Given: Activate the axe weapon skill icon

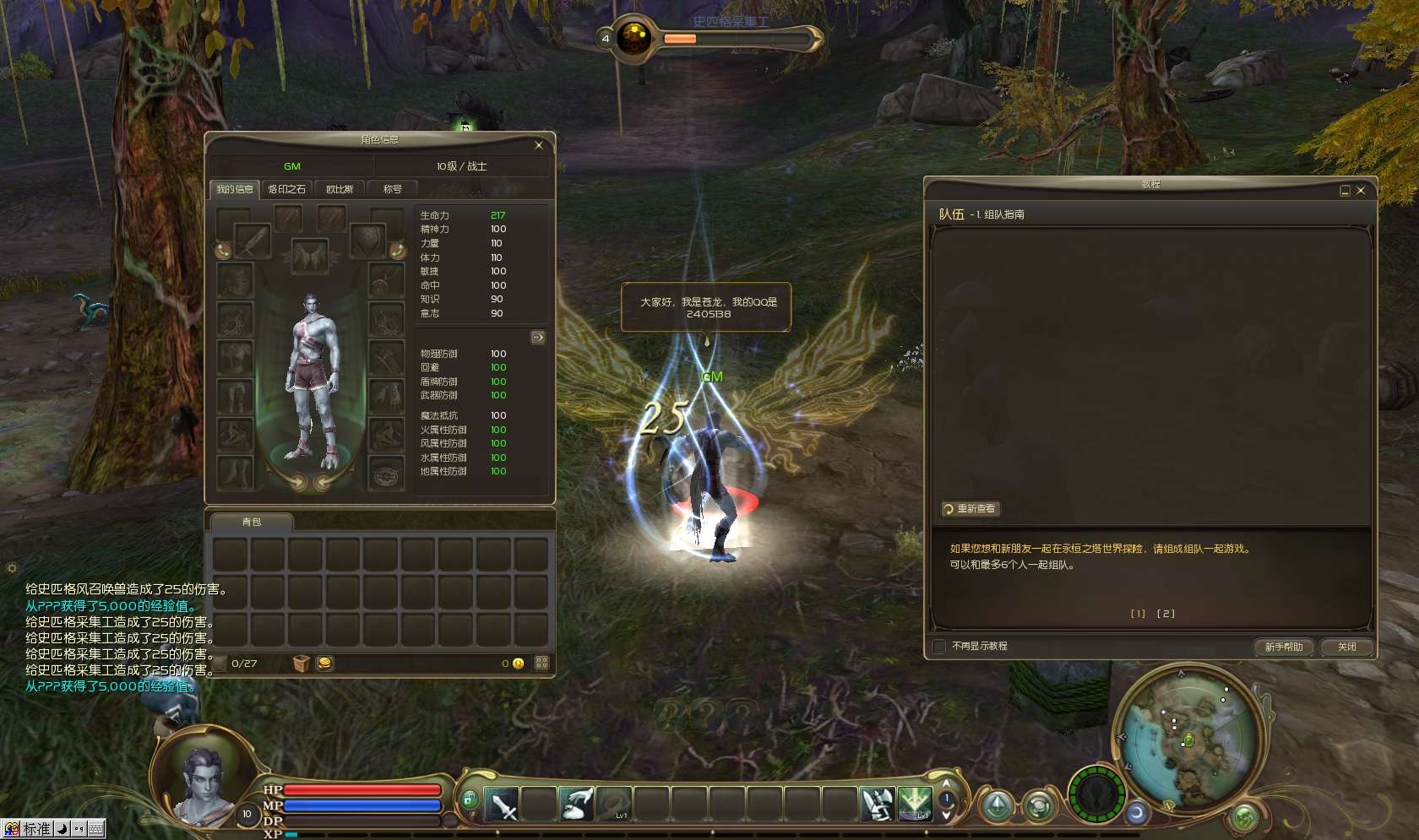Looking at the screenshot, I should click(x=877, y=804).
